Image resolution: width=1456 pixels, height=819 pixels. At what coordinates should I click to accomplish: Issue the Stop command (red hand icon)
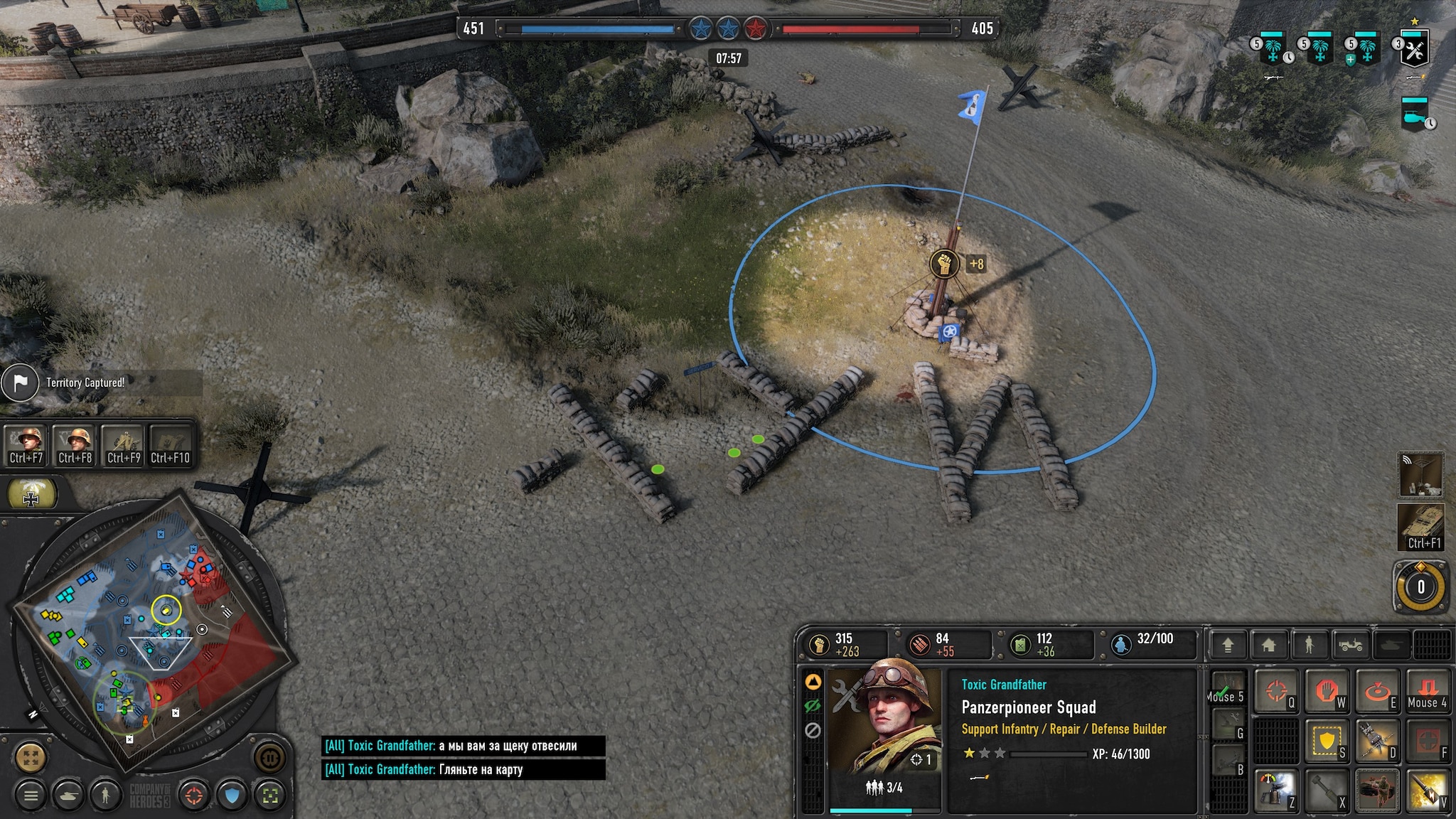[x=1327, y=690]
